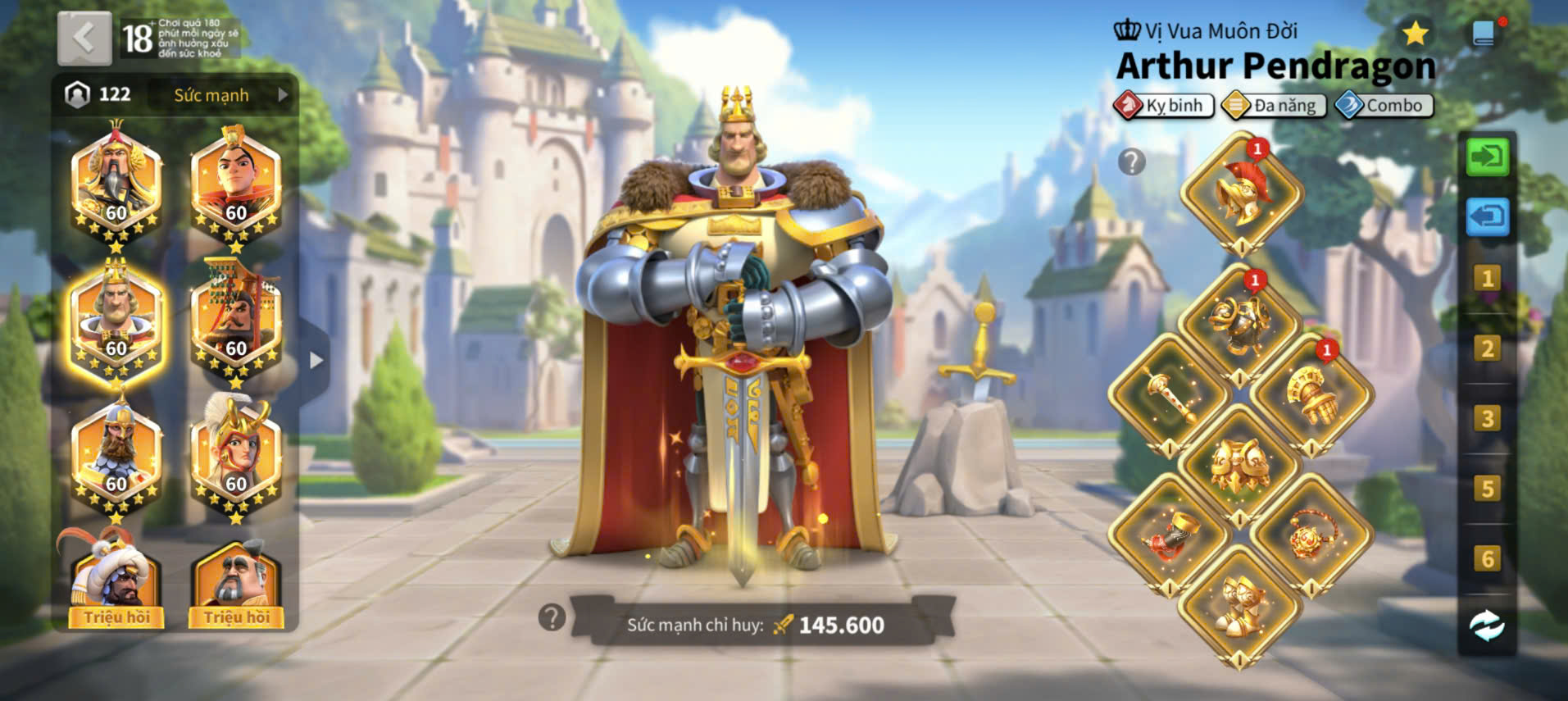Open the golden gauntlets equipment slot
The image size is (1568, 701).
(x=1311, y=395)
